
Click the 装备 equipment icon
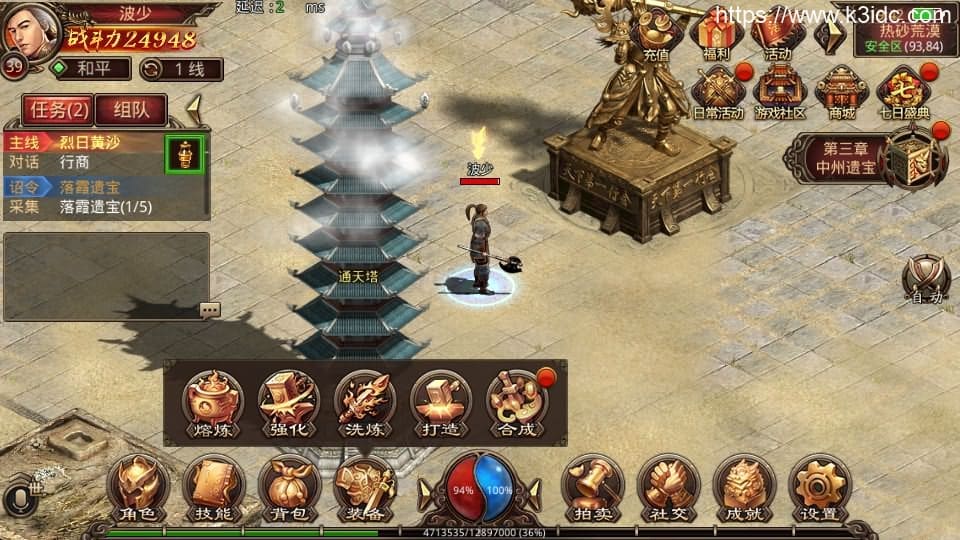[364, 486]
